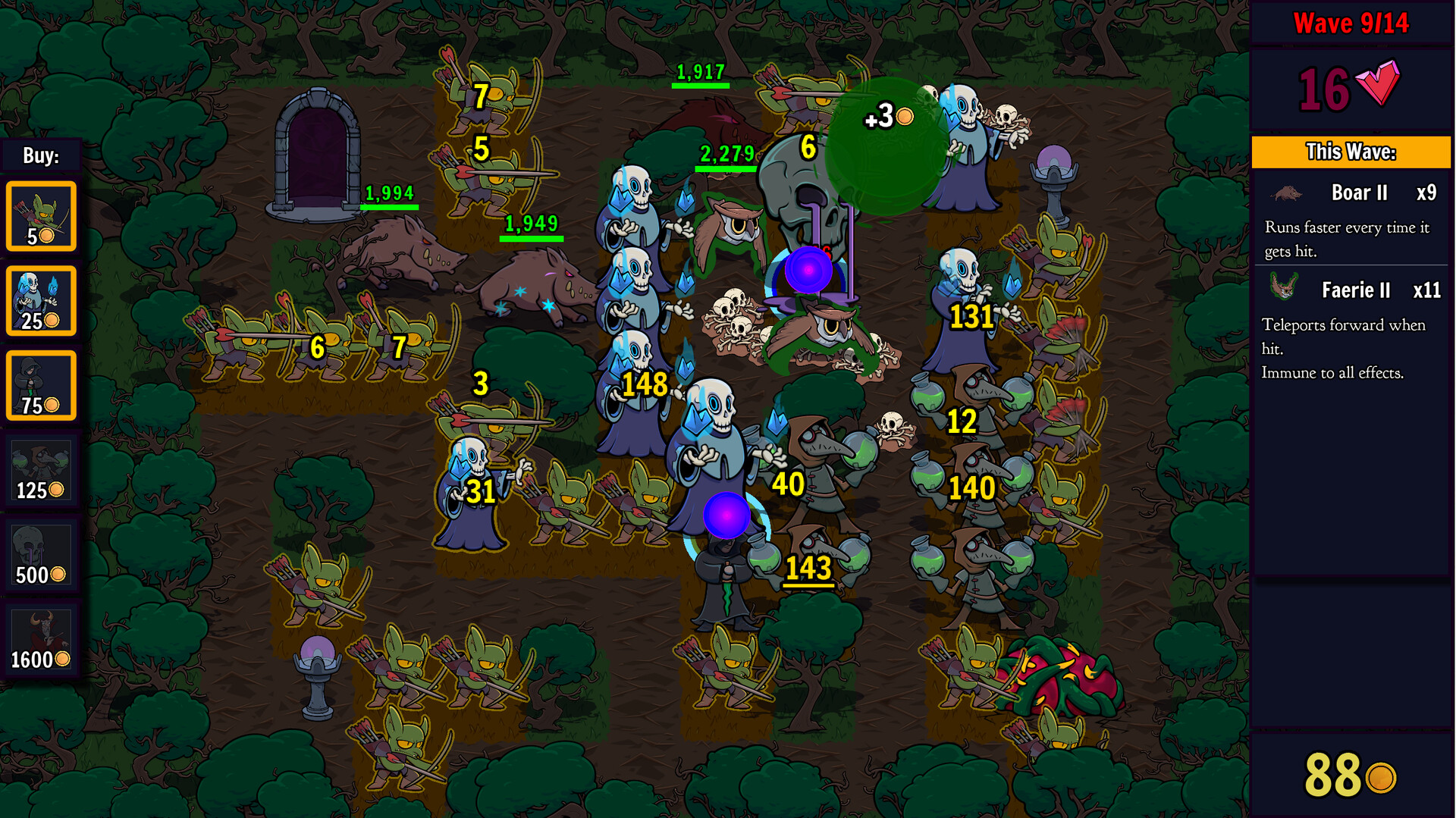1456x818 pixels.
Task: Click the Faerie II icon in the wave panel
Action: pyautogui.click(x=1283, y=289)
